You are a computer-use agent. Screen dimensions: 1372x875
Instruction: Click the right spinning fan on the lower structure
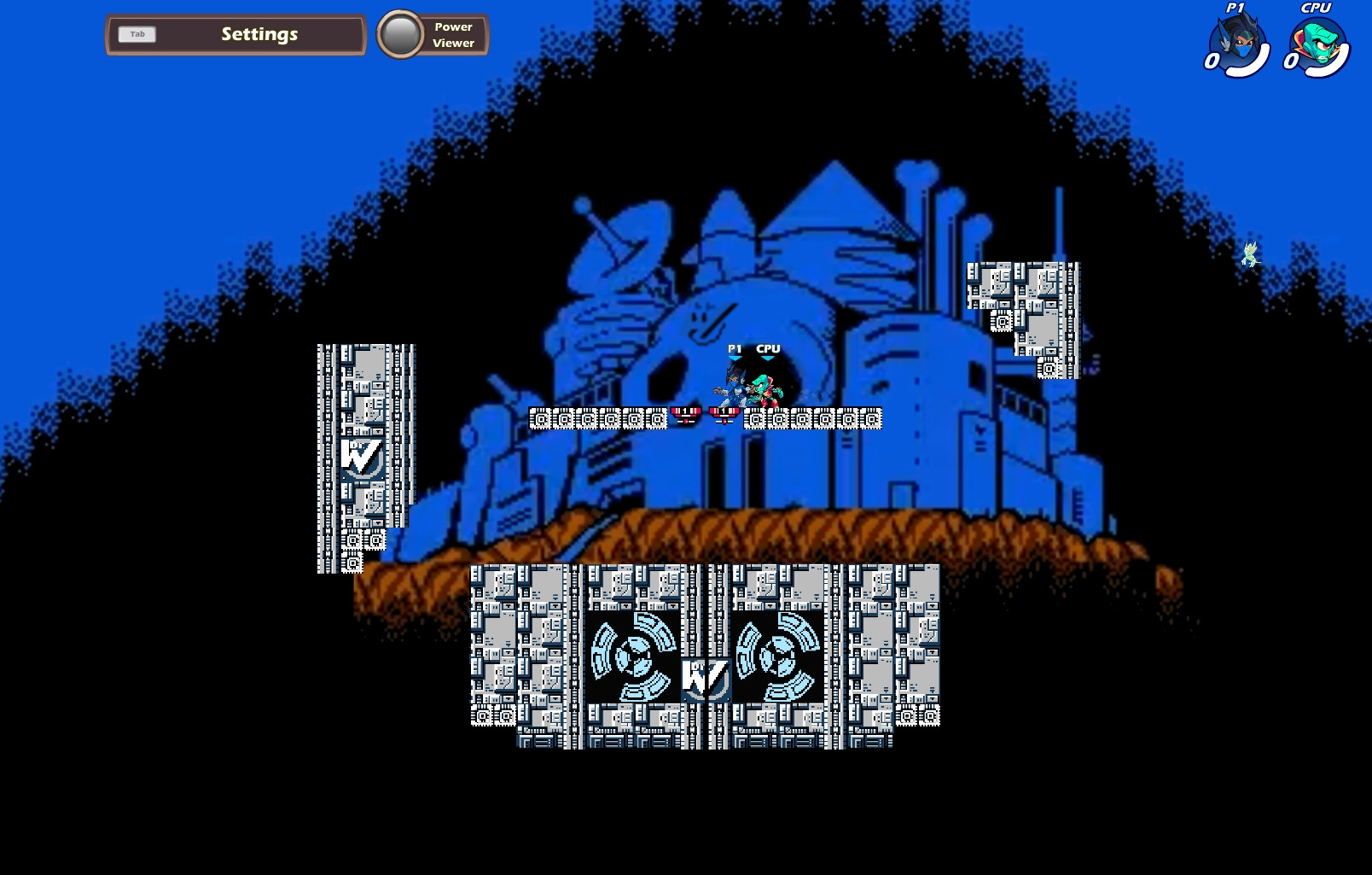click(777, 656)
